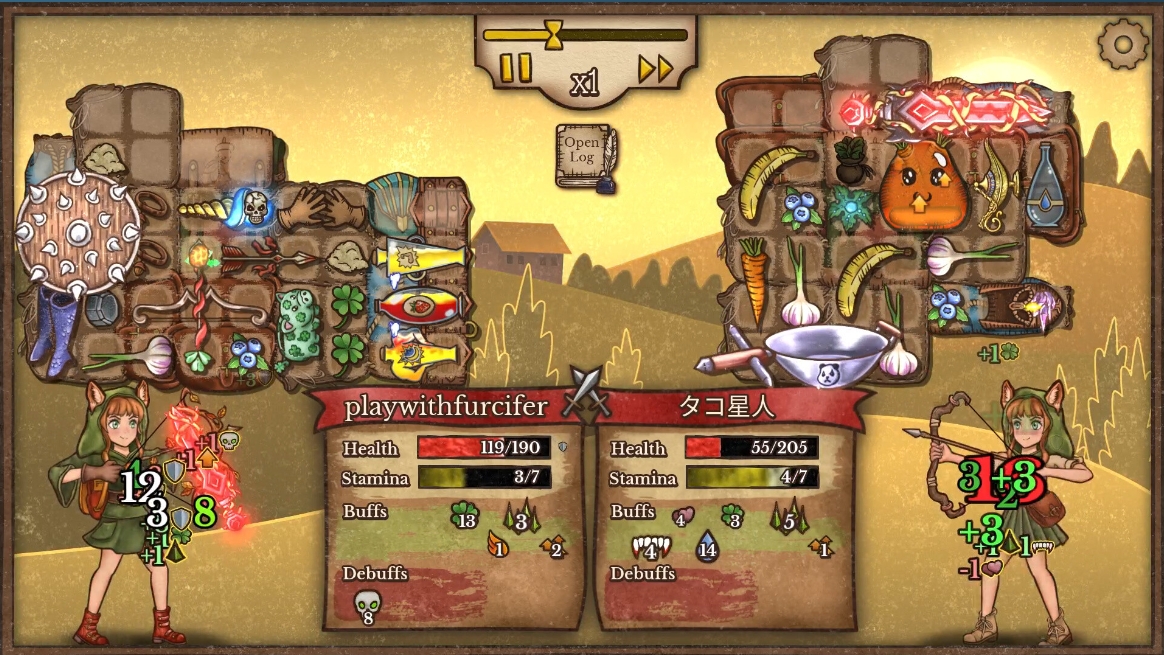1164x655 pixels.
Task: Inspect the skull item in left backpack
Action: click(x=256, y=207)
